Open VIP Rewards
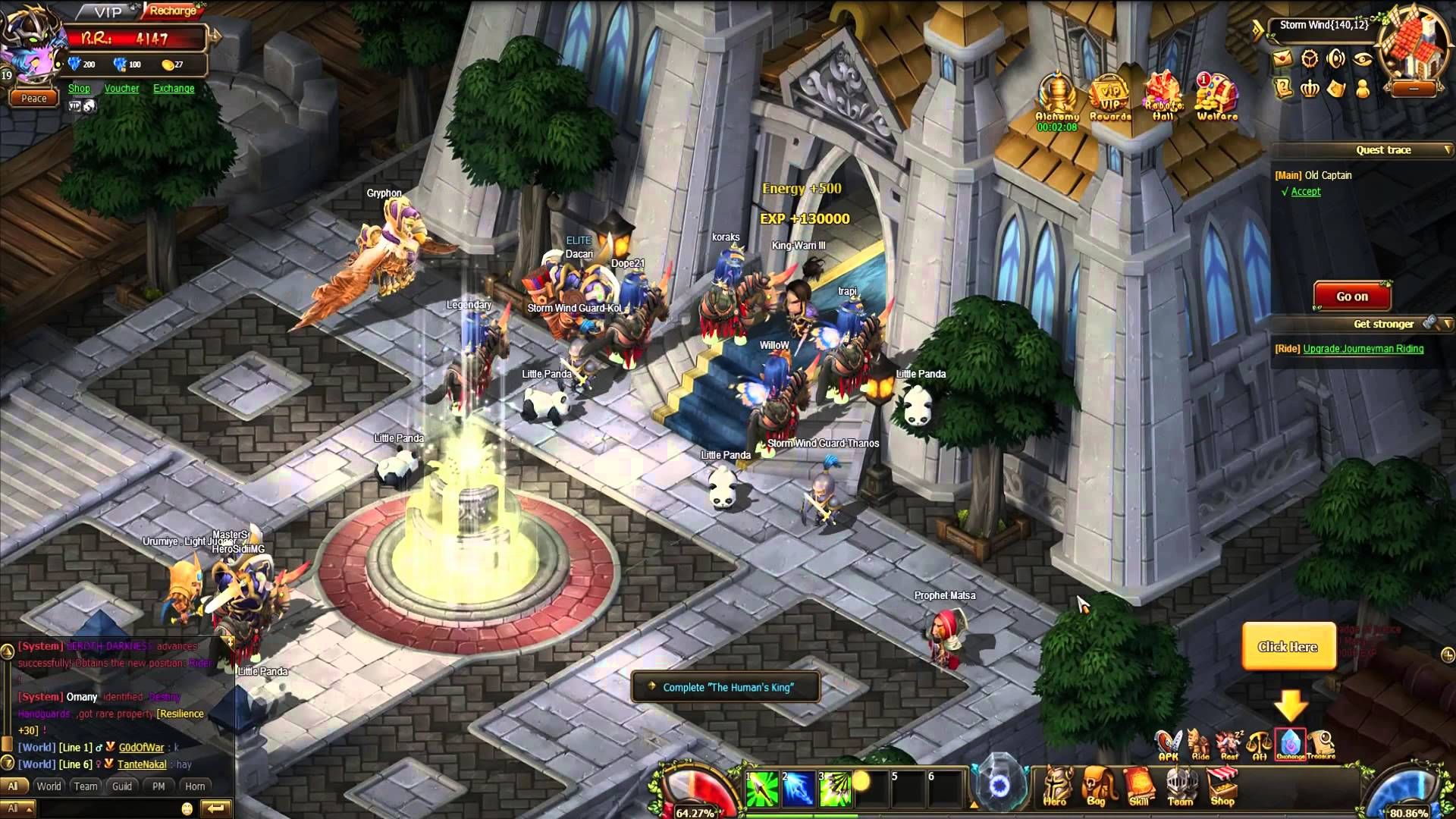Image resolution: width=1456 pixels, height=819 pixels. coord(1110,98)
